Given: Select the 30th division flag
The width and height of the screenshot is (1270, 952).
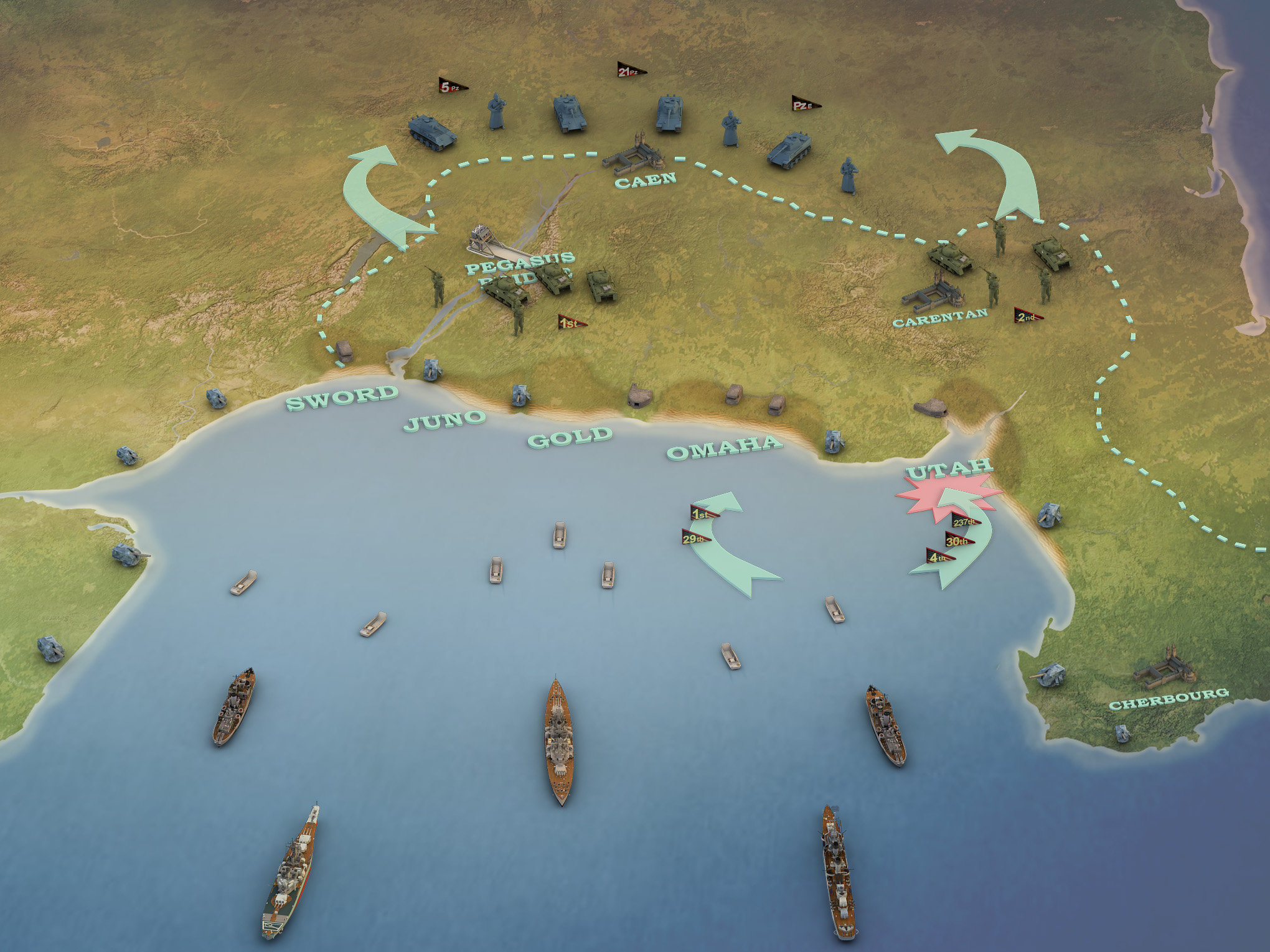Looking at the screenshot, I should (x=957, y=540).
